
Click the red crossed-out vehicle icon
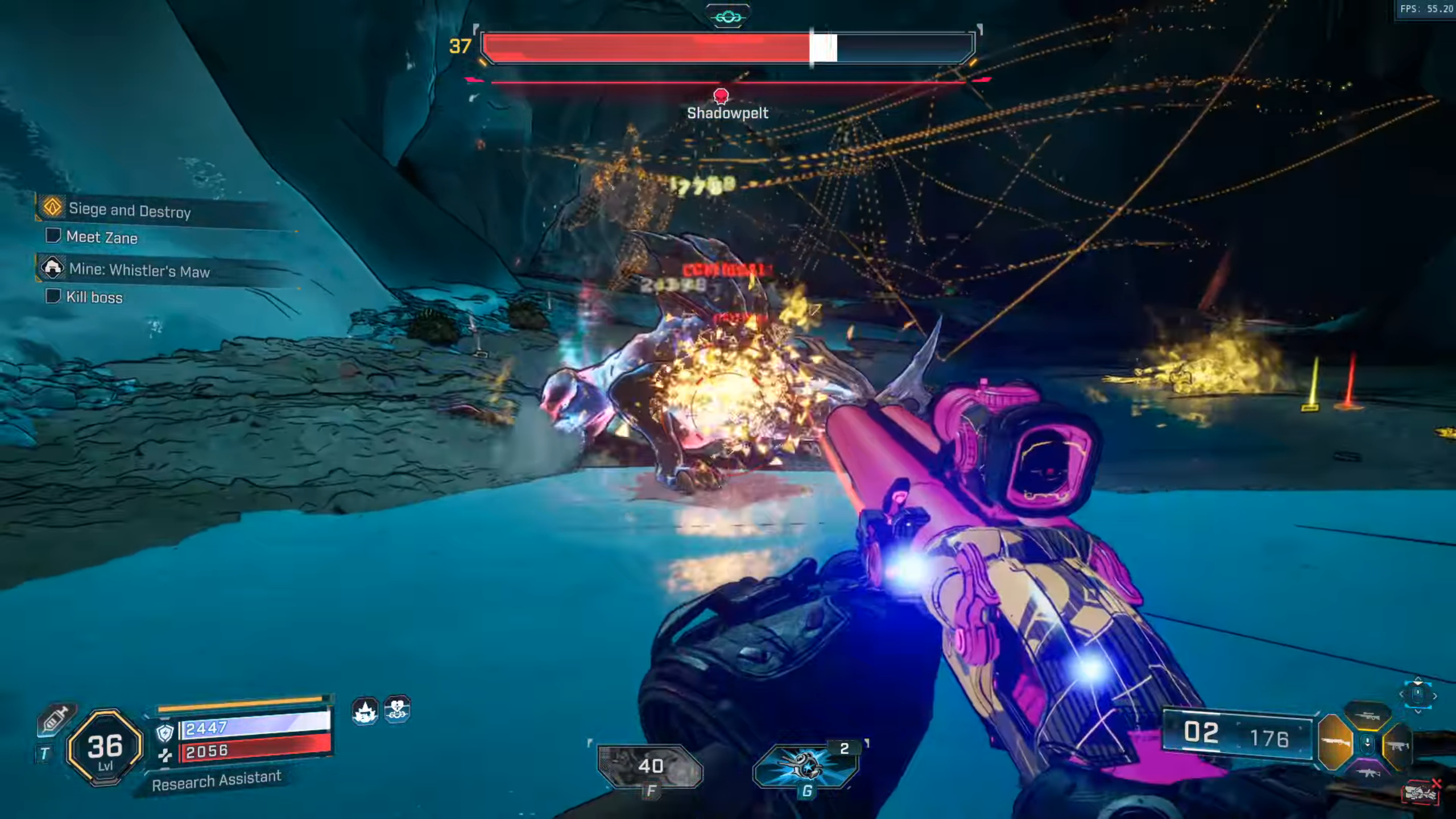click(1420, 792)
